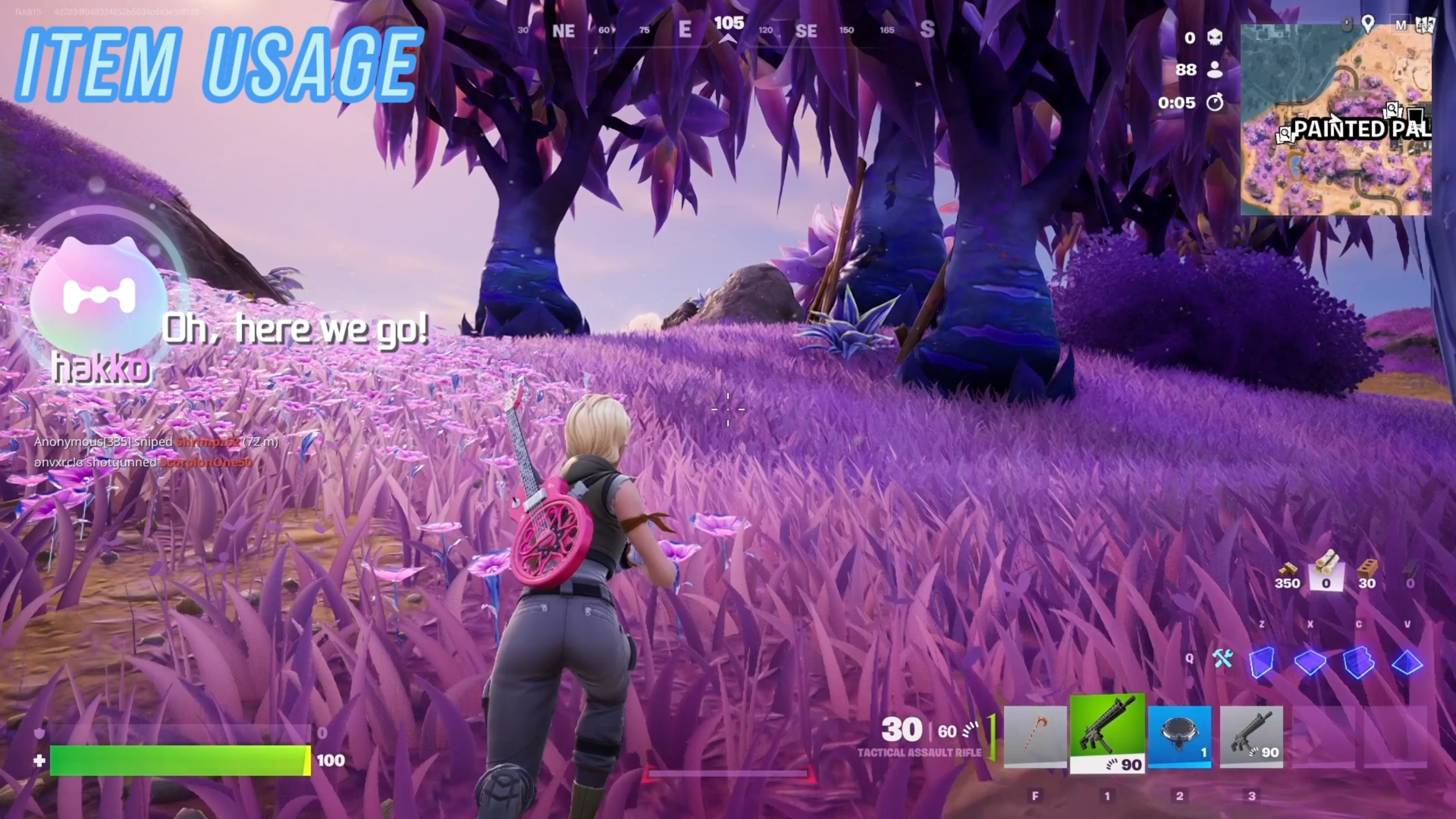Screen dimensions: 1456x819
Task: Select the brick material showing 30
Action: (x=1367, y=569)
